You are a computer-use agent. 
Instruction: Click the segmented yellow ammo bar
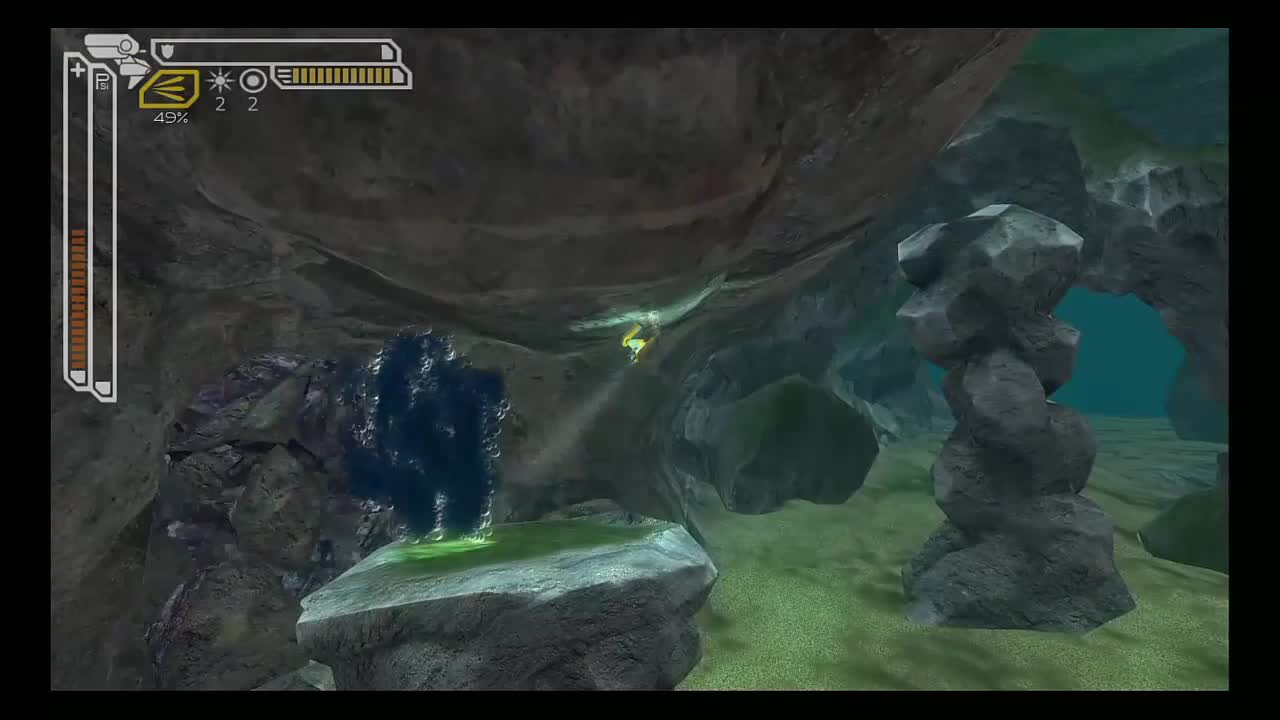click(340, 76)
